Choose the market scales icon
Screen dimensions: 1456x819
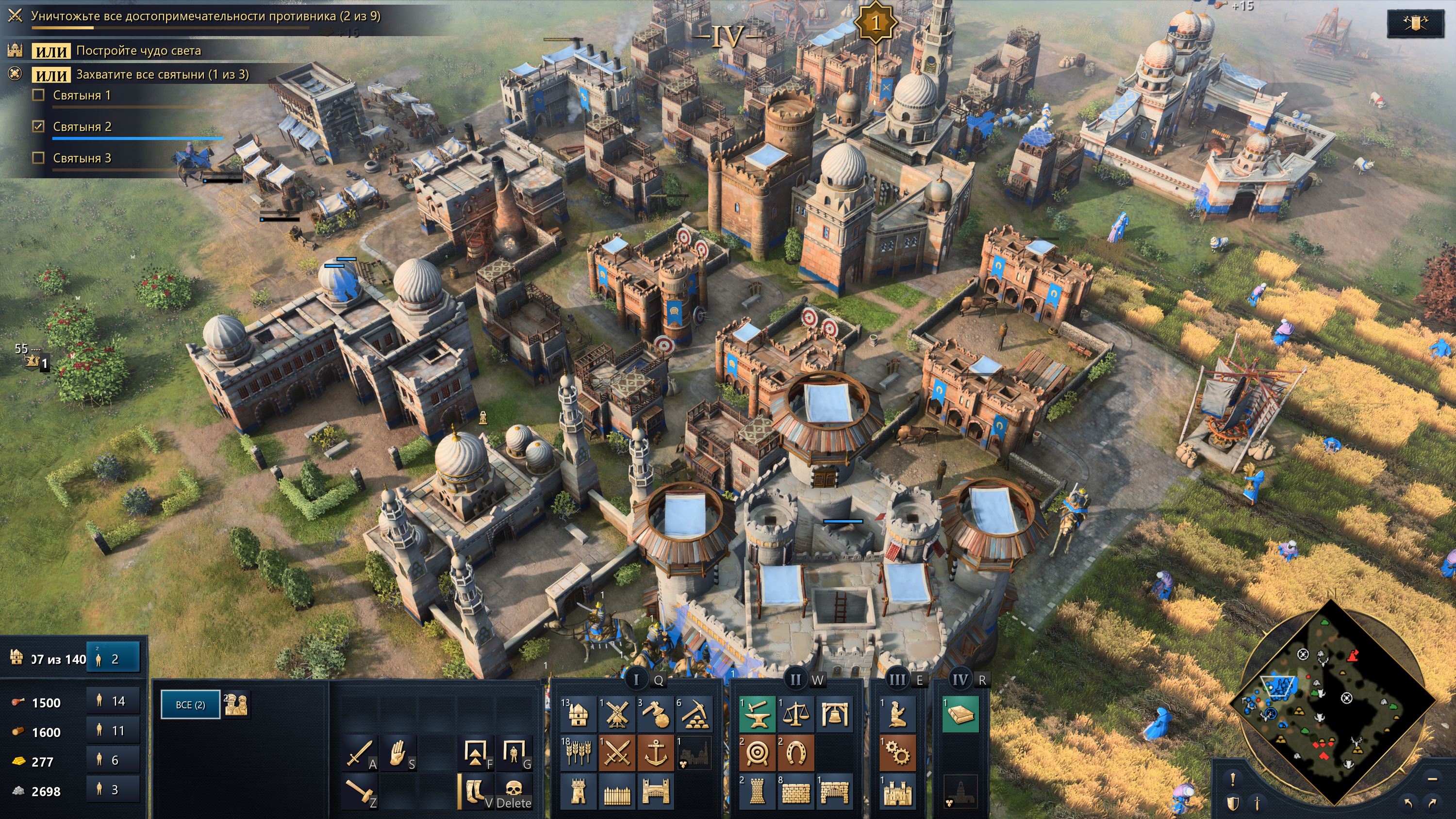(x=795, y=714)
